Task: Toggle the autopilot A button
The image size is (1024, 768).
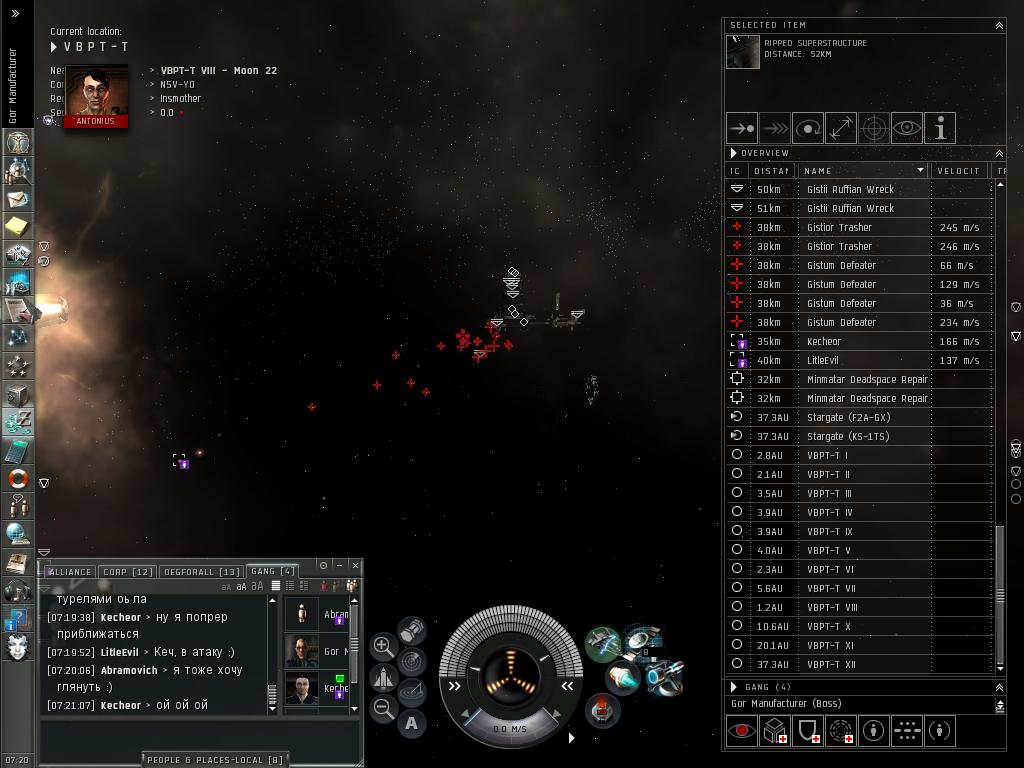Action: click(x=411, y=723)
